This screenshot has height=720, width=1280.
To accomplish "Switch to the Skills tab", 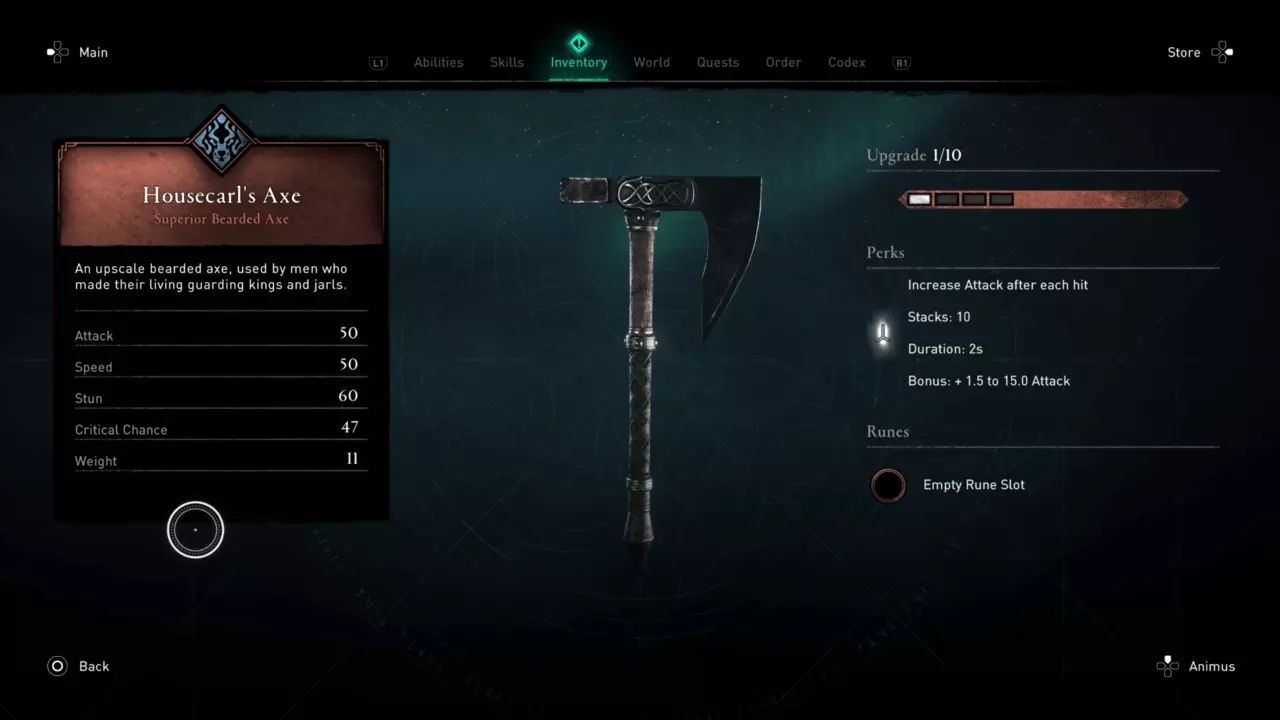I will pyautogui.click(x=506, y=62).
